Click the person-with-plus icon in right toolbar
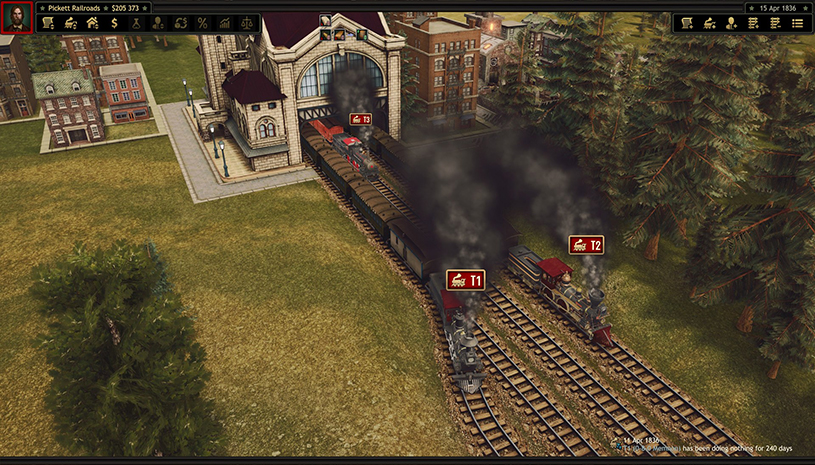The image size is (815, 465). click(x=731, y=23)
